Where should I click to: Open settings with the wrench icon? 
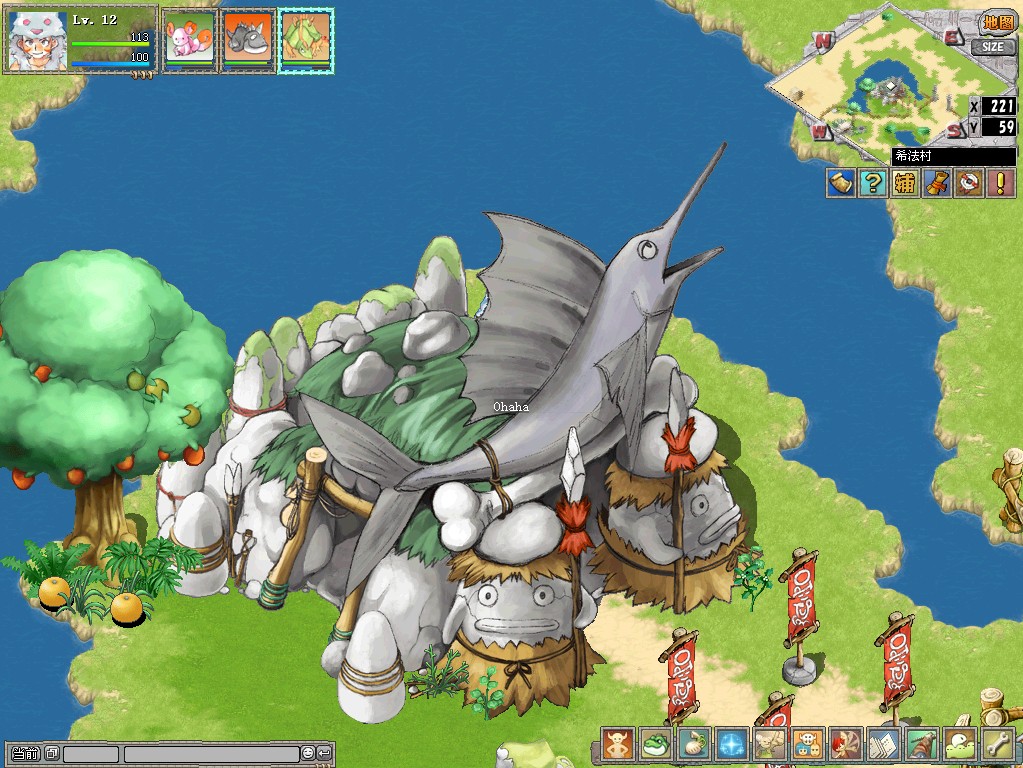tap(998, 744)
